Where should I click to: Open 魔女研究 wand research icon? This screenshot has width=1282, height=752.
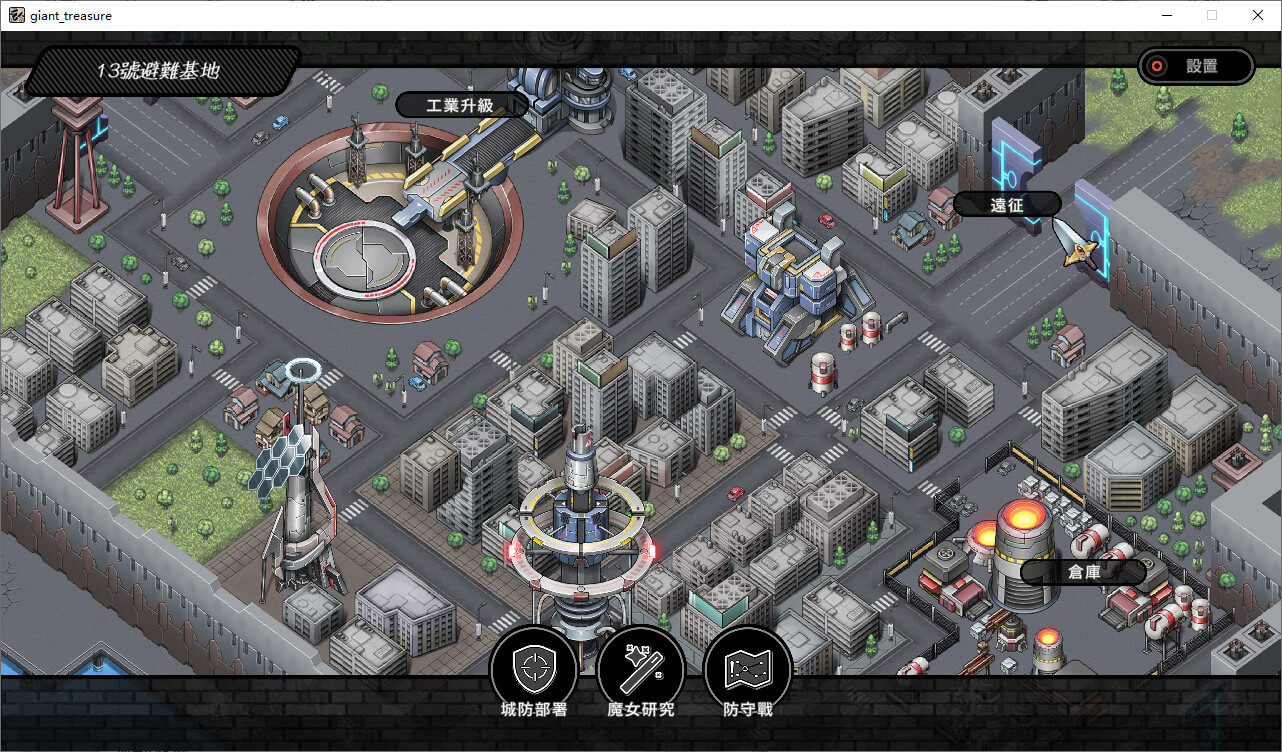(640, 669)
